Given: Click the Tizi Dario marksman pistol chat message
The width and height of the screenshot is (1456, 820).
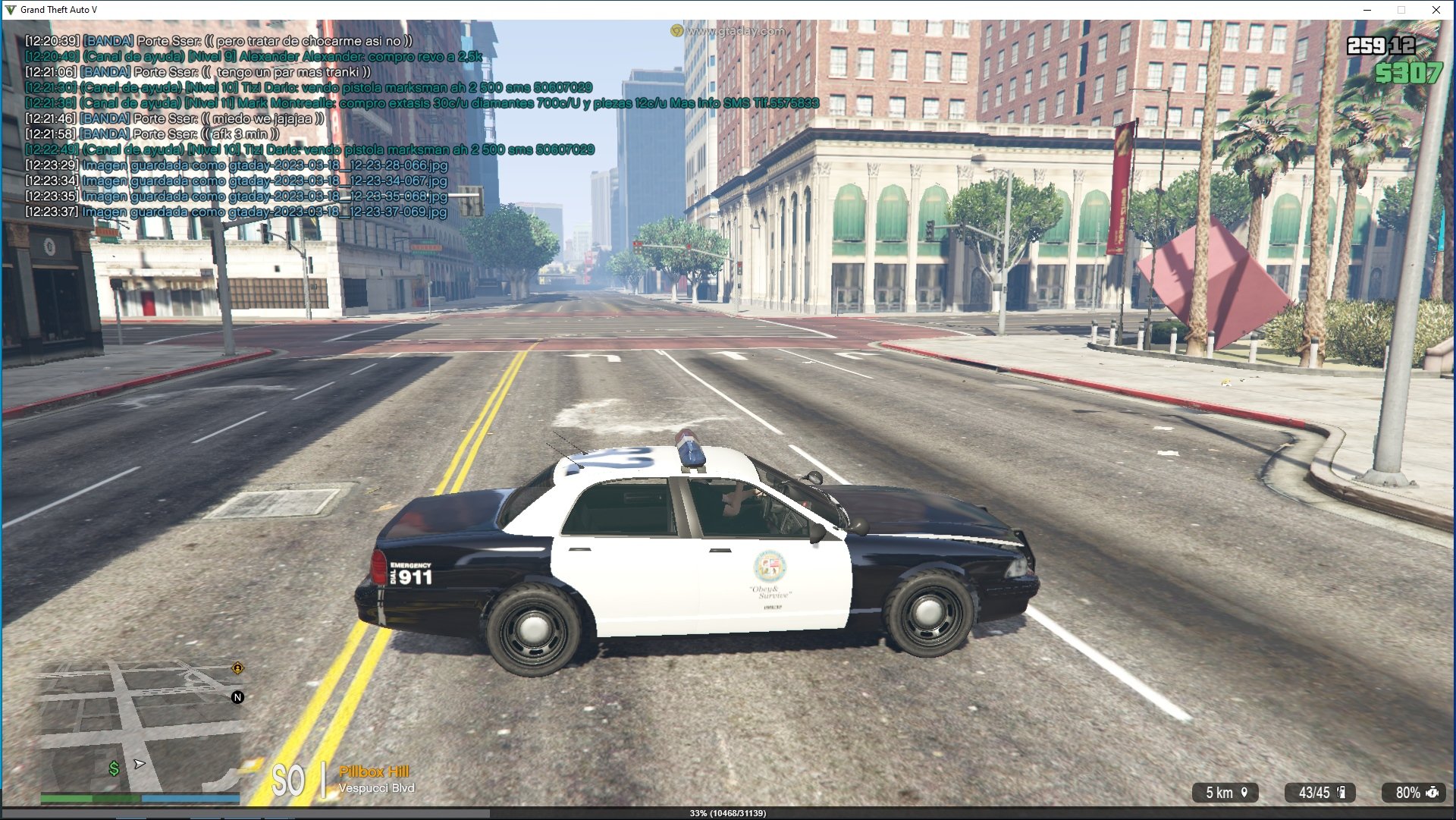Looking at the screenshot, I should click(309, 88).
